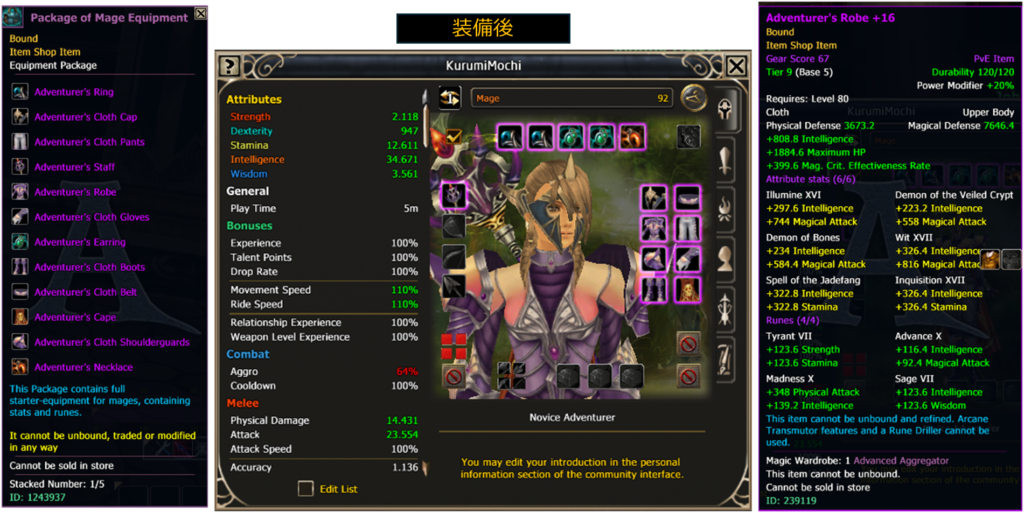Click Adventurer's Cloth Boots in the package list

click(89, 267)
